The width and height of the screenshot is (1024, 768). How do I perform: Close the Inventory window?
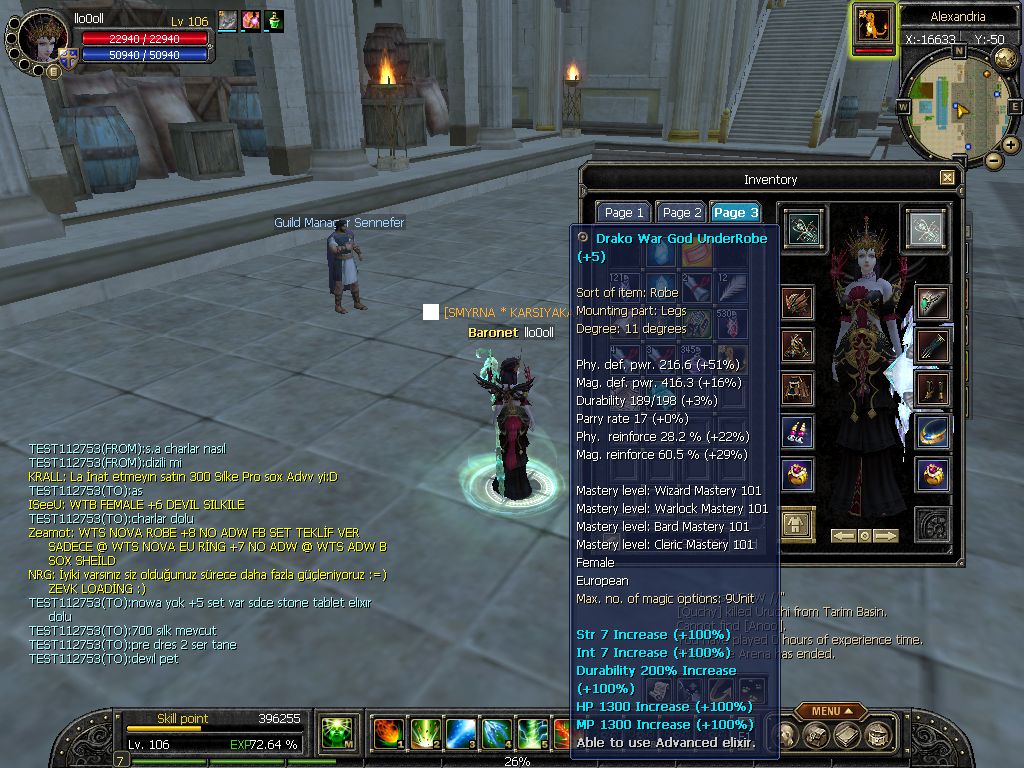pyautogui.click(x=947, y=178)
